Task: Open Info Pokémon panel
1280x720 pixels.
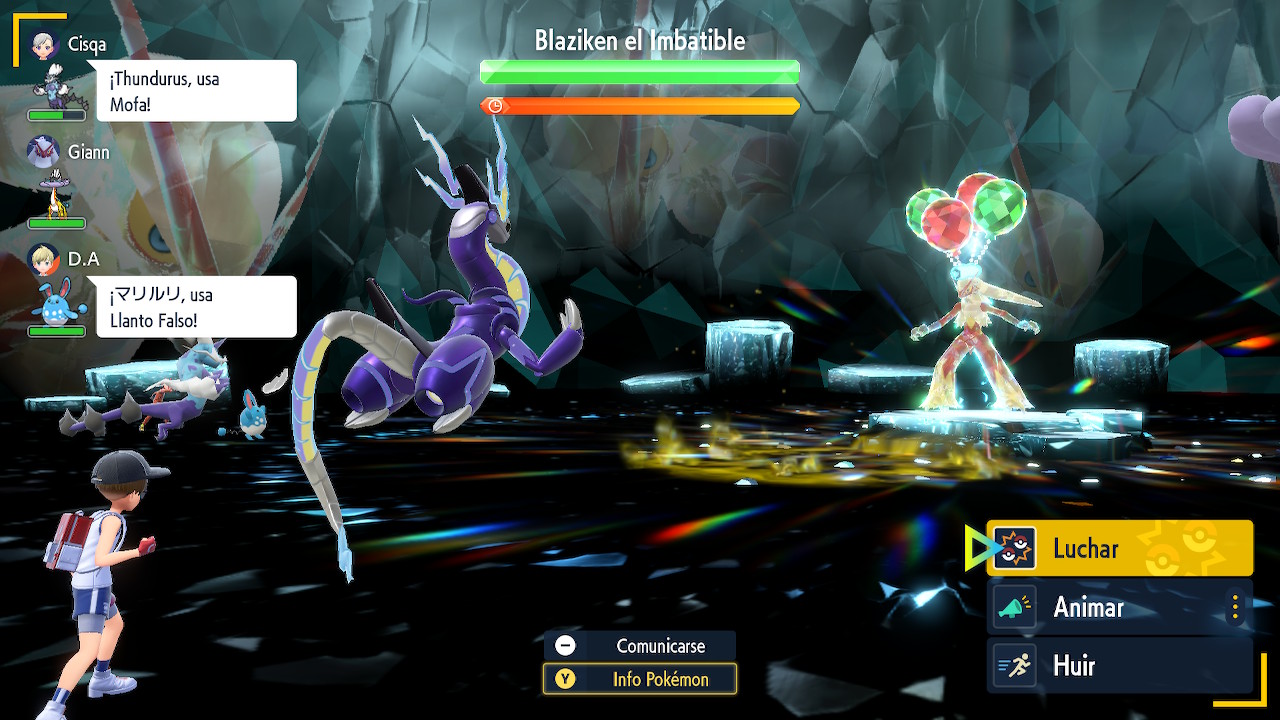Action: click(640, 679)
